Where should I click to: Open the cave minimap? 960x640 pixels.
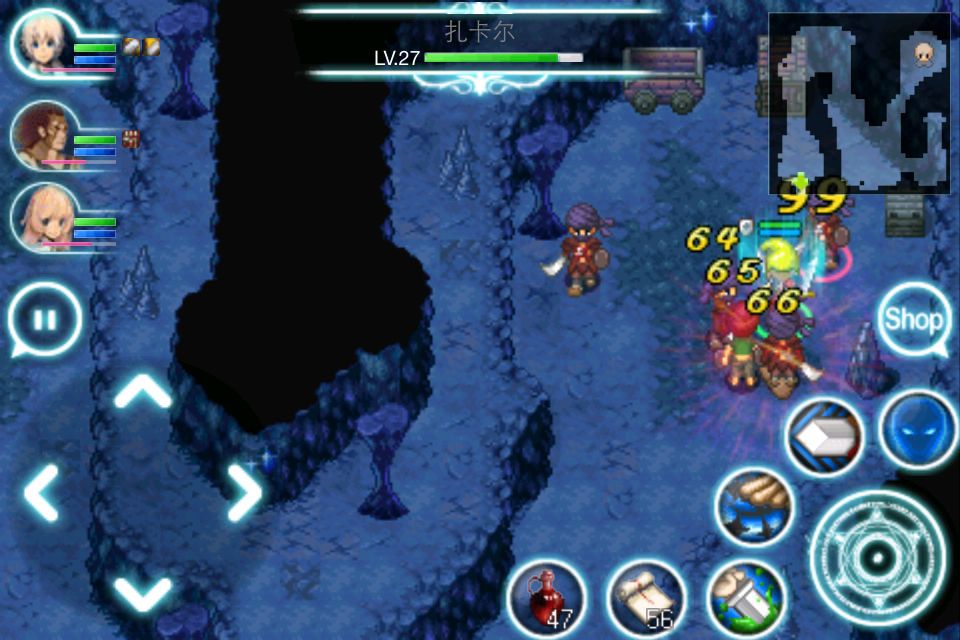tap(858, 103)
